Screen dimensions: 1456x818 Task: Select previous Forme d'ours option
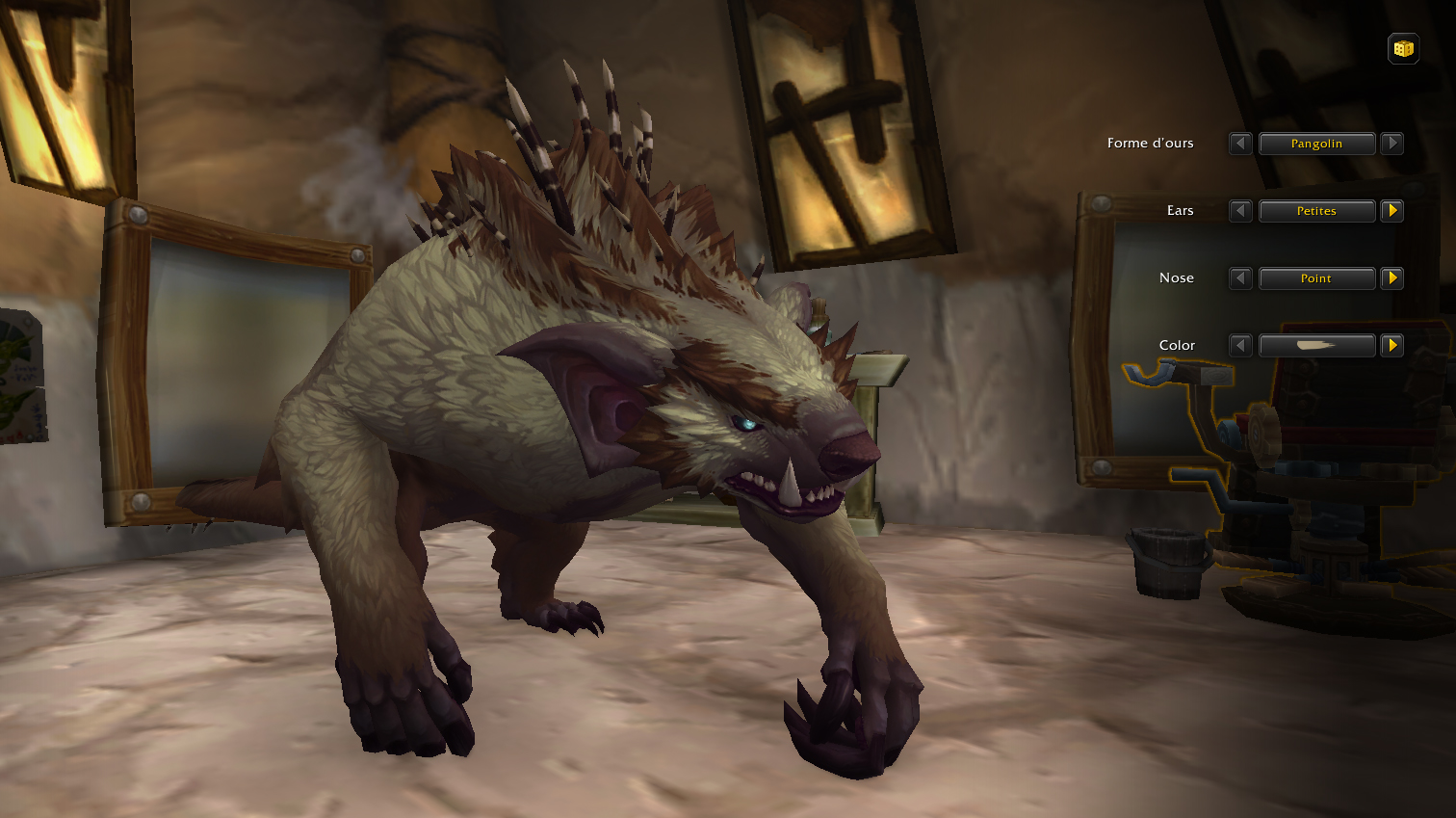point(1240,144)
